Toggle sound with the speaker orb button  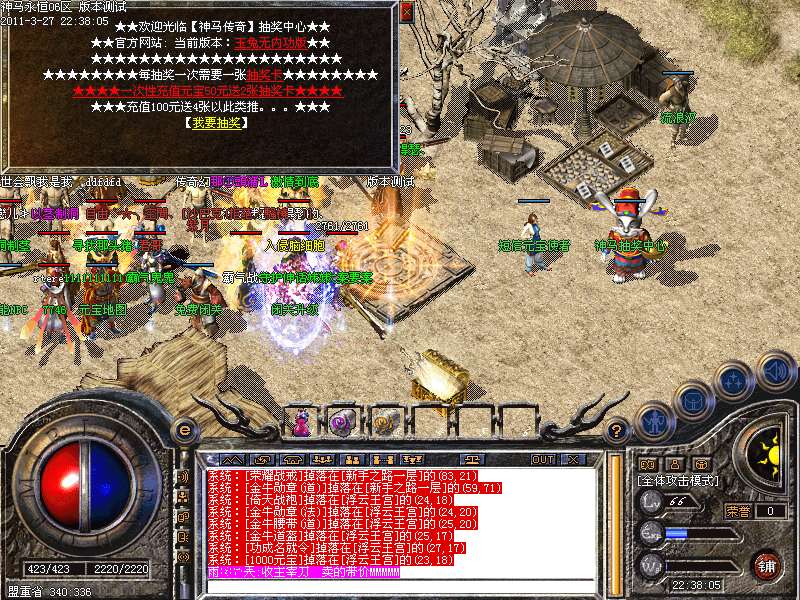coord(775,370)
